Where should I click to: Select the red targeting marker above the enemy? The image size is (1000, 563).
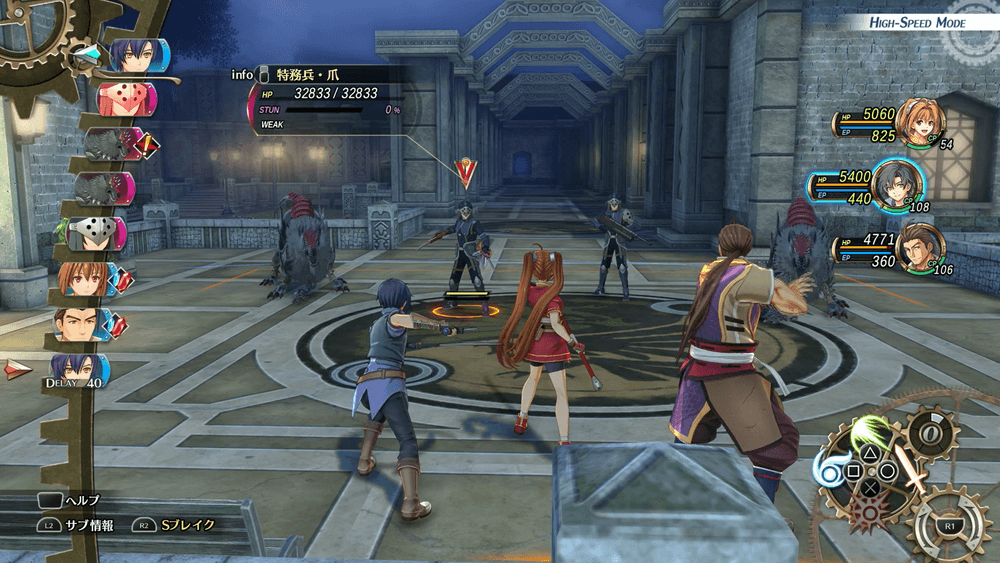click(465, 173)
